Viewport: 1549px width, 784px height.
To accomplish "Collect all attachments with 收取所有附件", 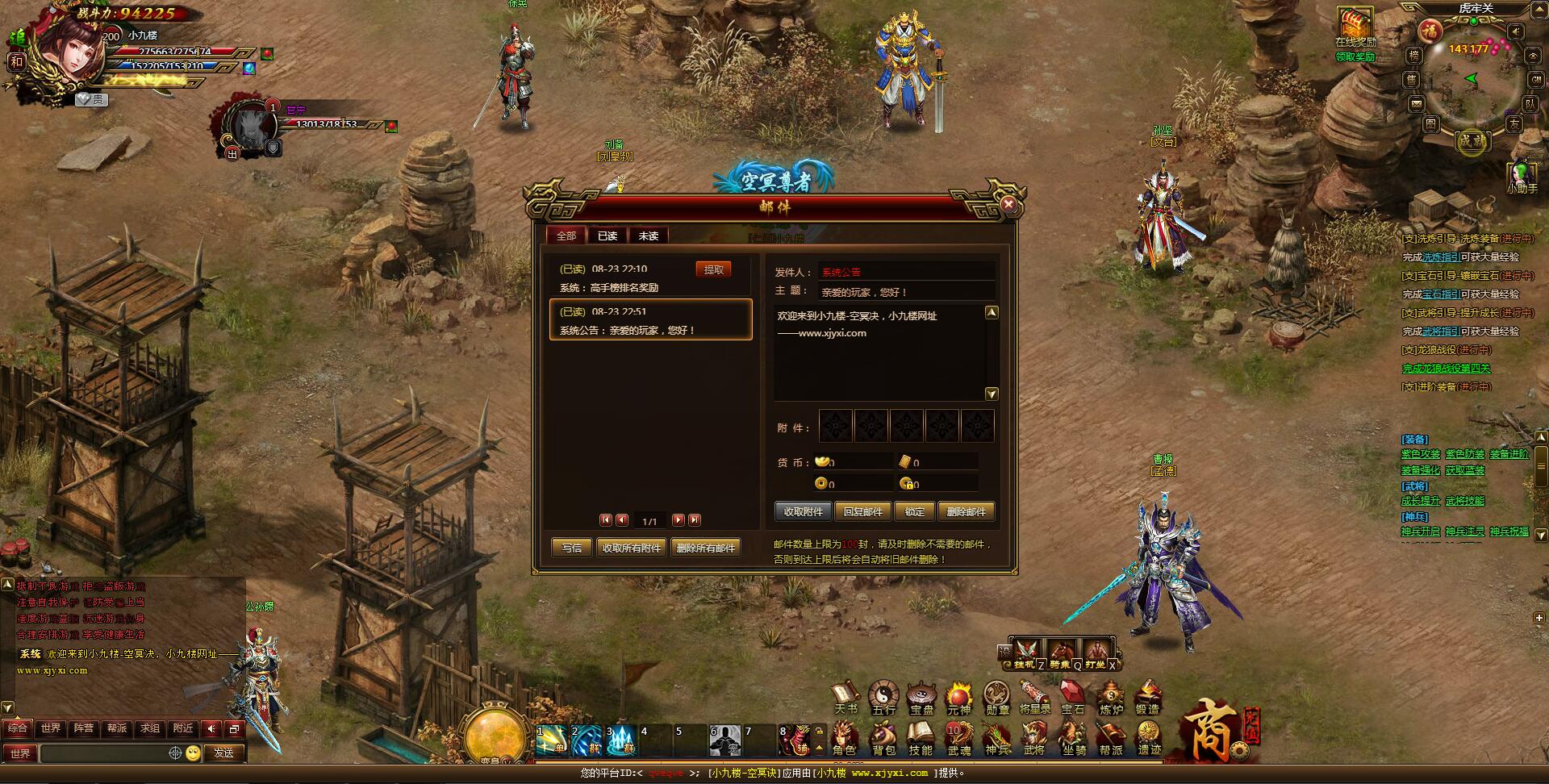I will [632, 548].
